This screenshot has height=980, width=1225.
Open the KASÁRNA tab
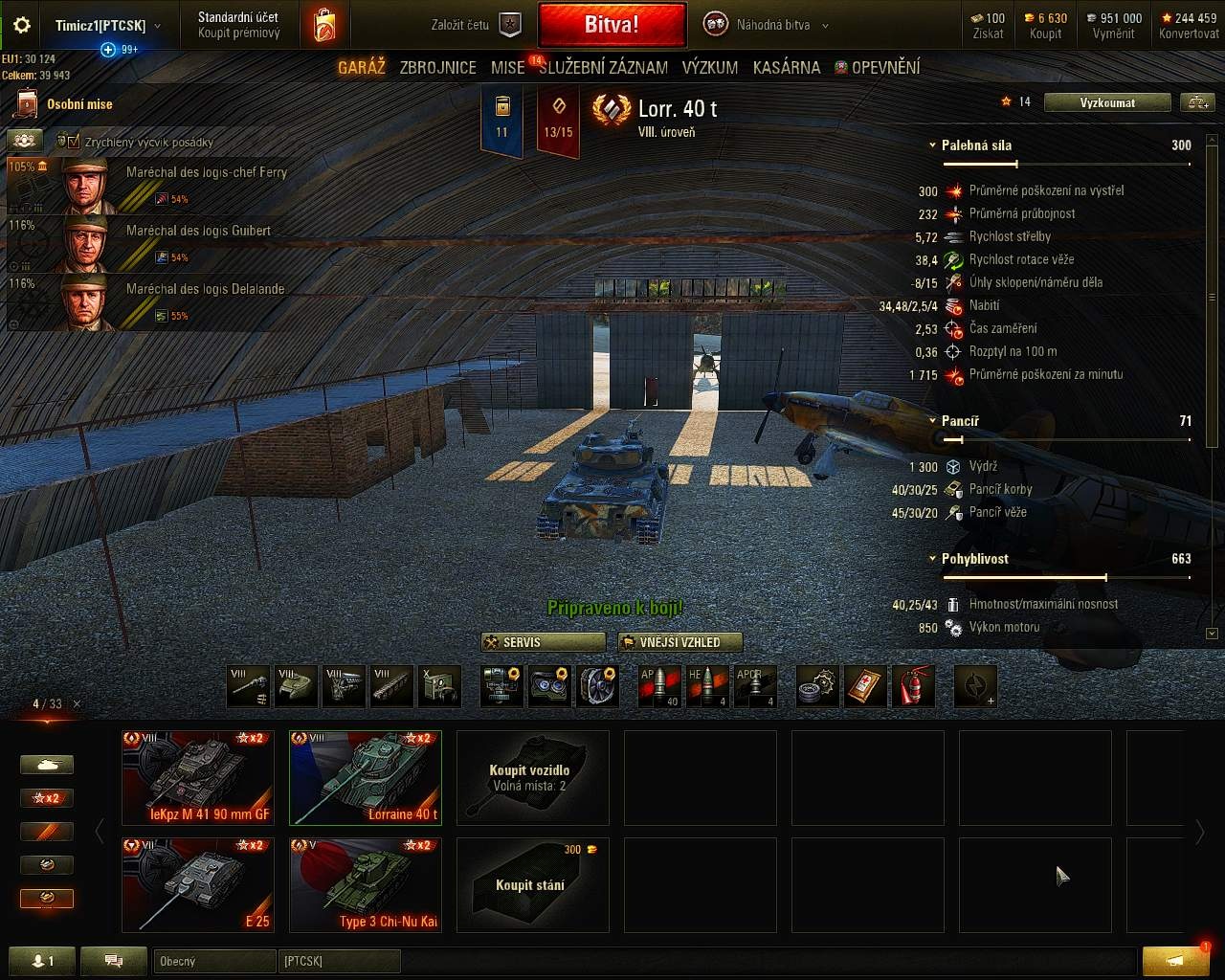click(x=786, y=67)
